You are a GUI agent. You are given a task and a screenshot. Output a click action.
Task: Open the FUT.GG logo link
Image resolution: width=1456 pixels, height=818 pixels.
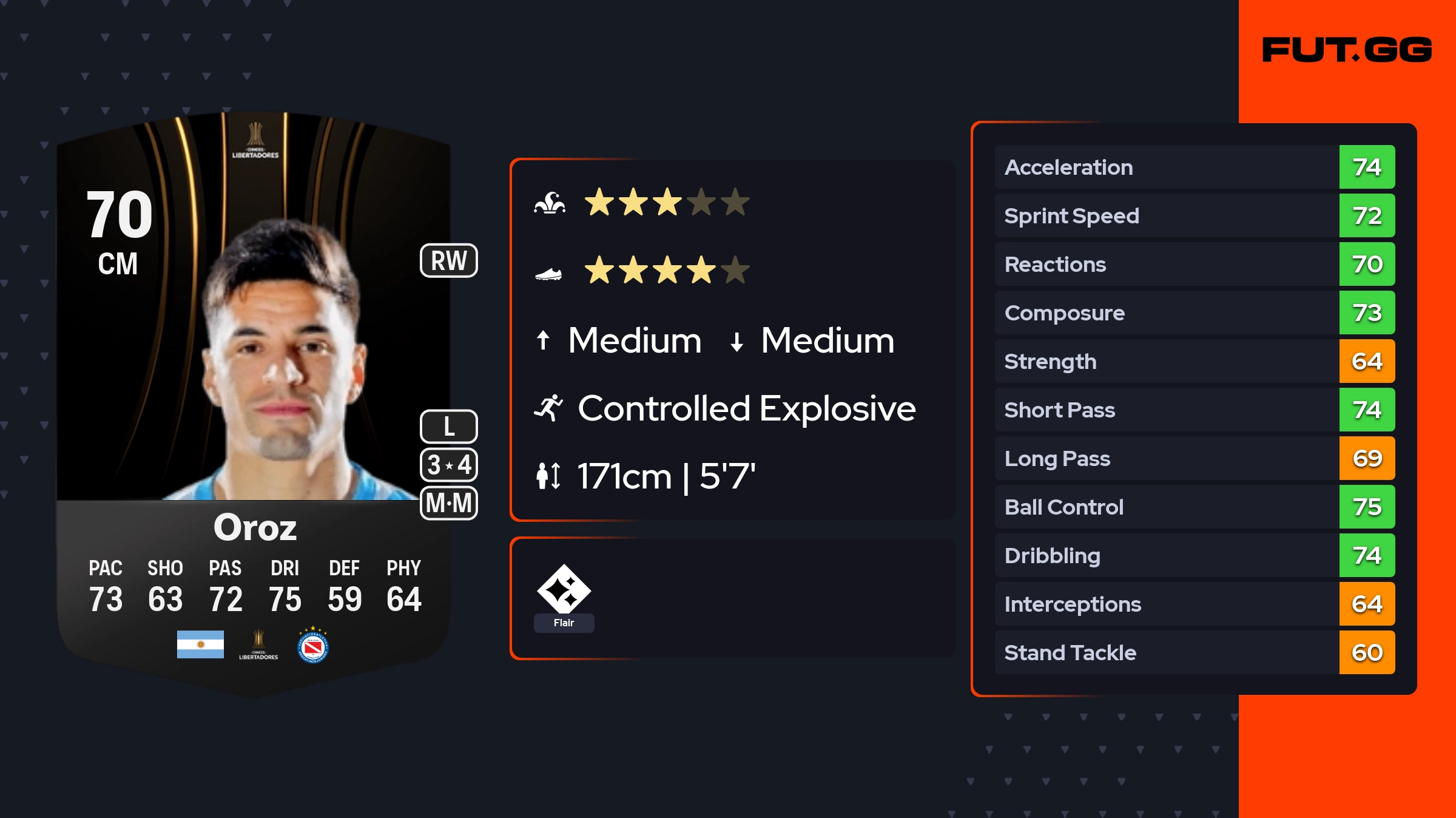(1346, 50)
